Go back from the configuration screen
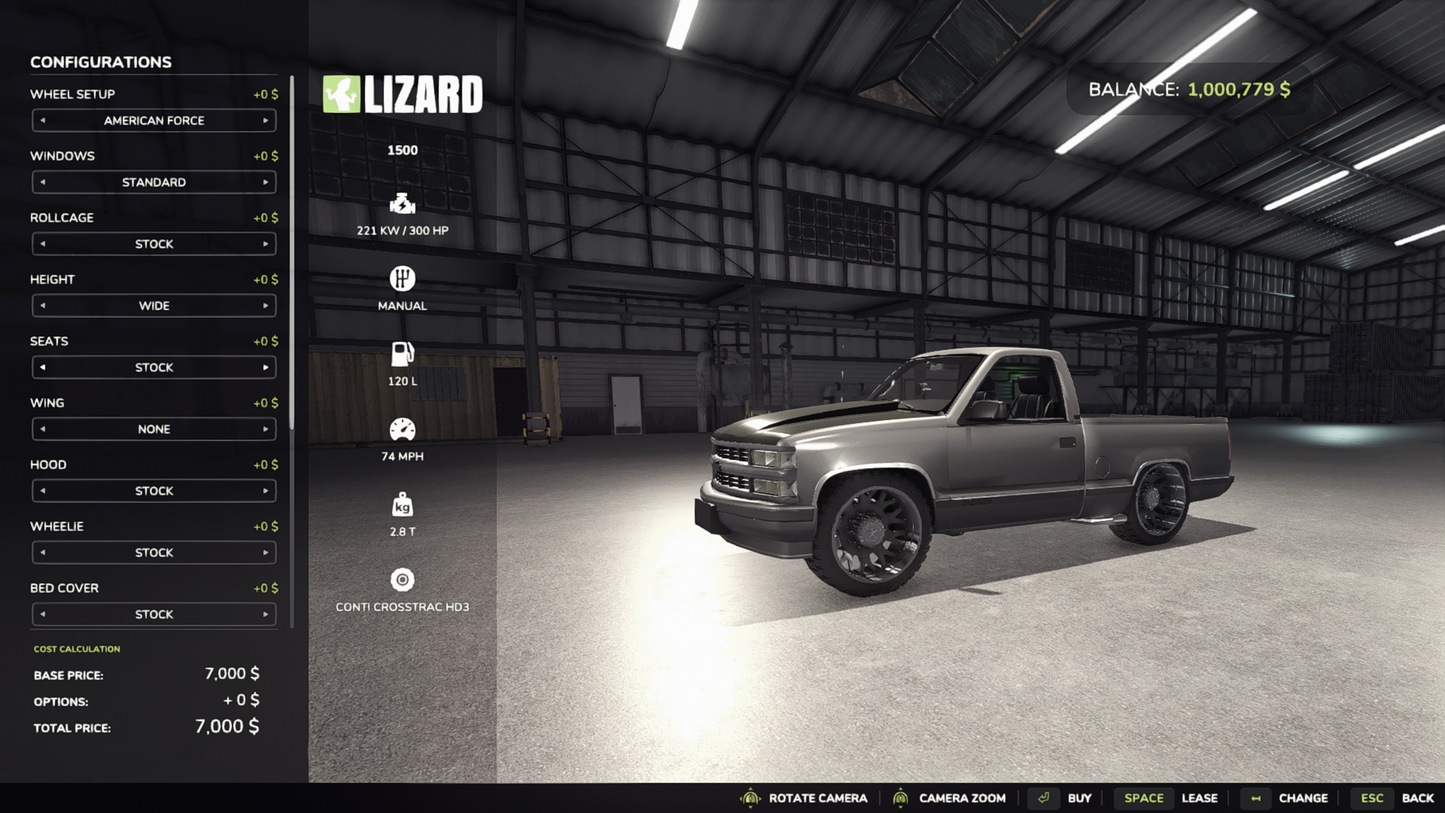1445x813 pixels. point(1397,798)
